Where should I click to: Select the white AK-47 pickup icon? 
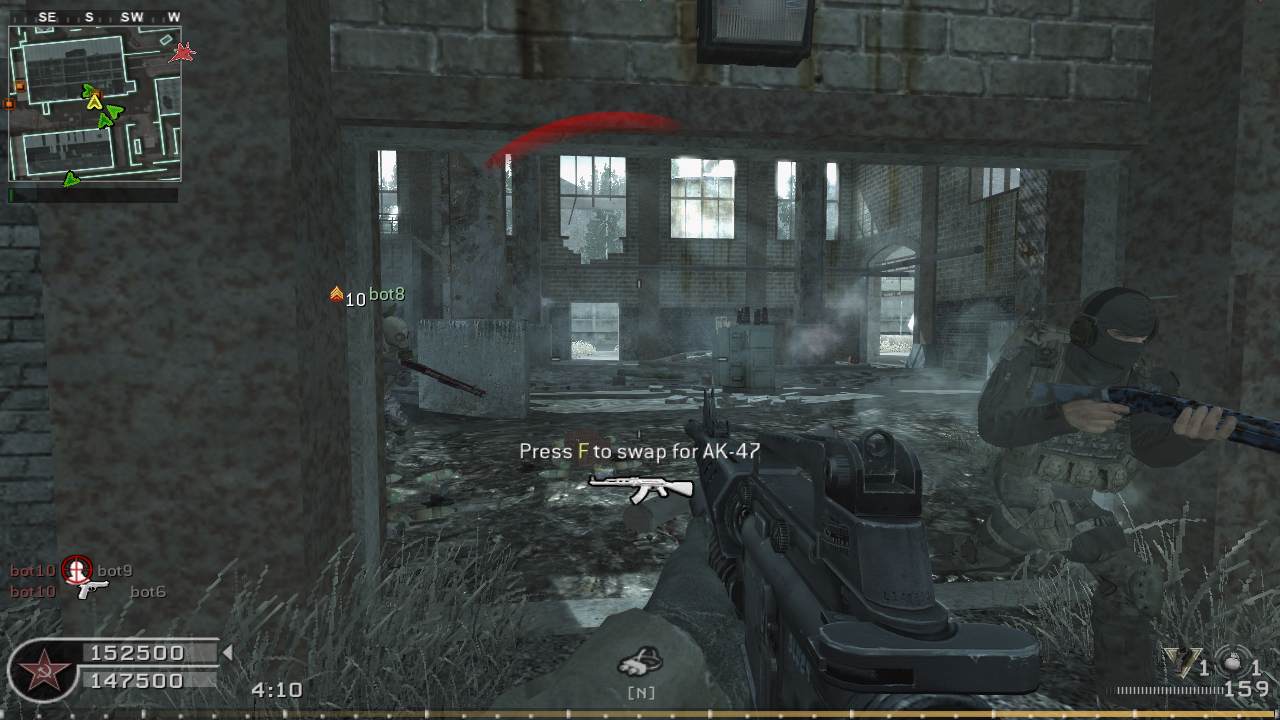[641, 486]
